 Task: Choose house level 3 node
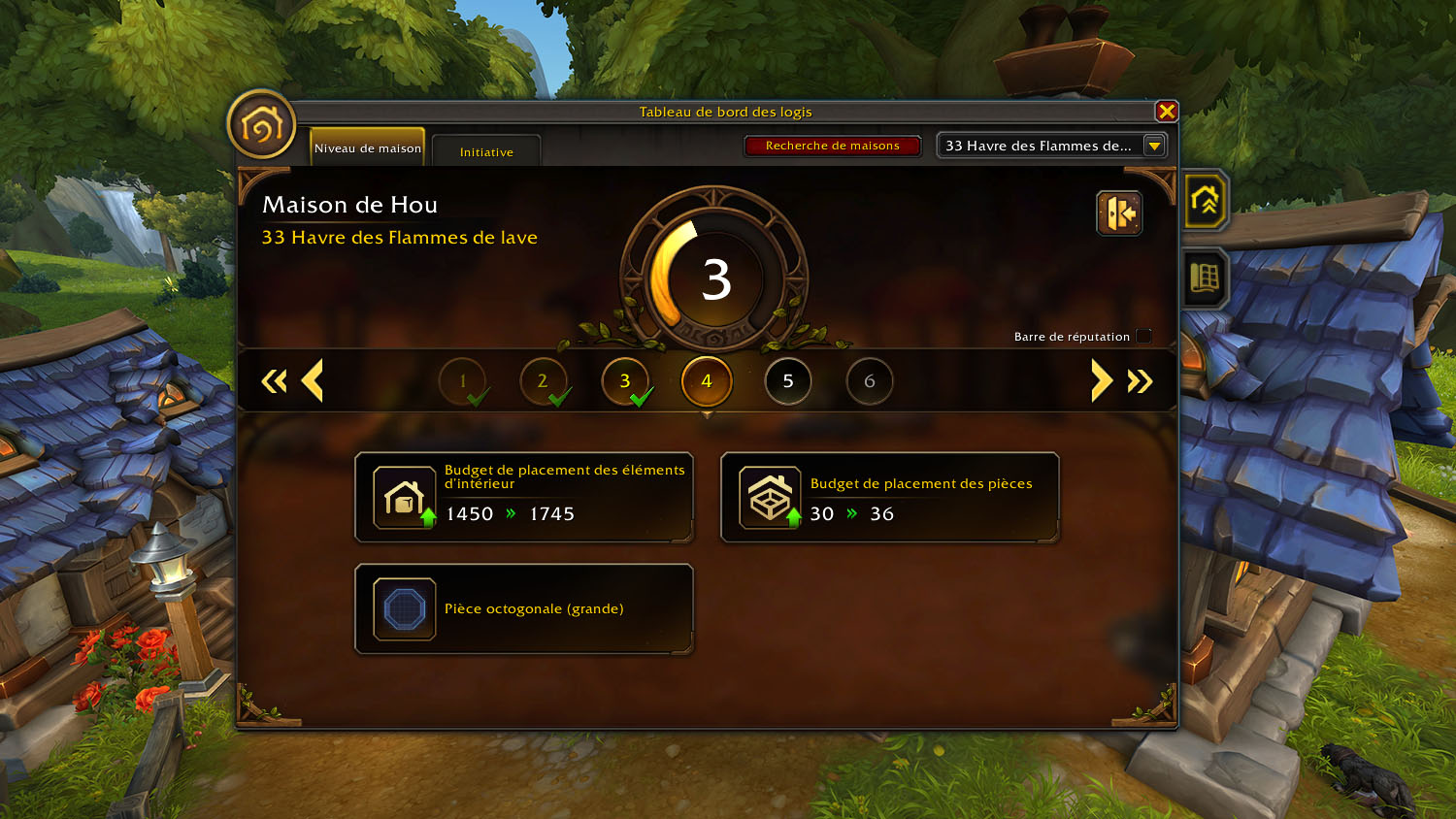[x=625, y=381]
